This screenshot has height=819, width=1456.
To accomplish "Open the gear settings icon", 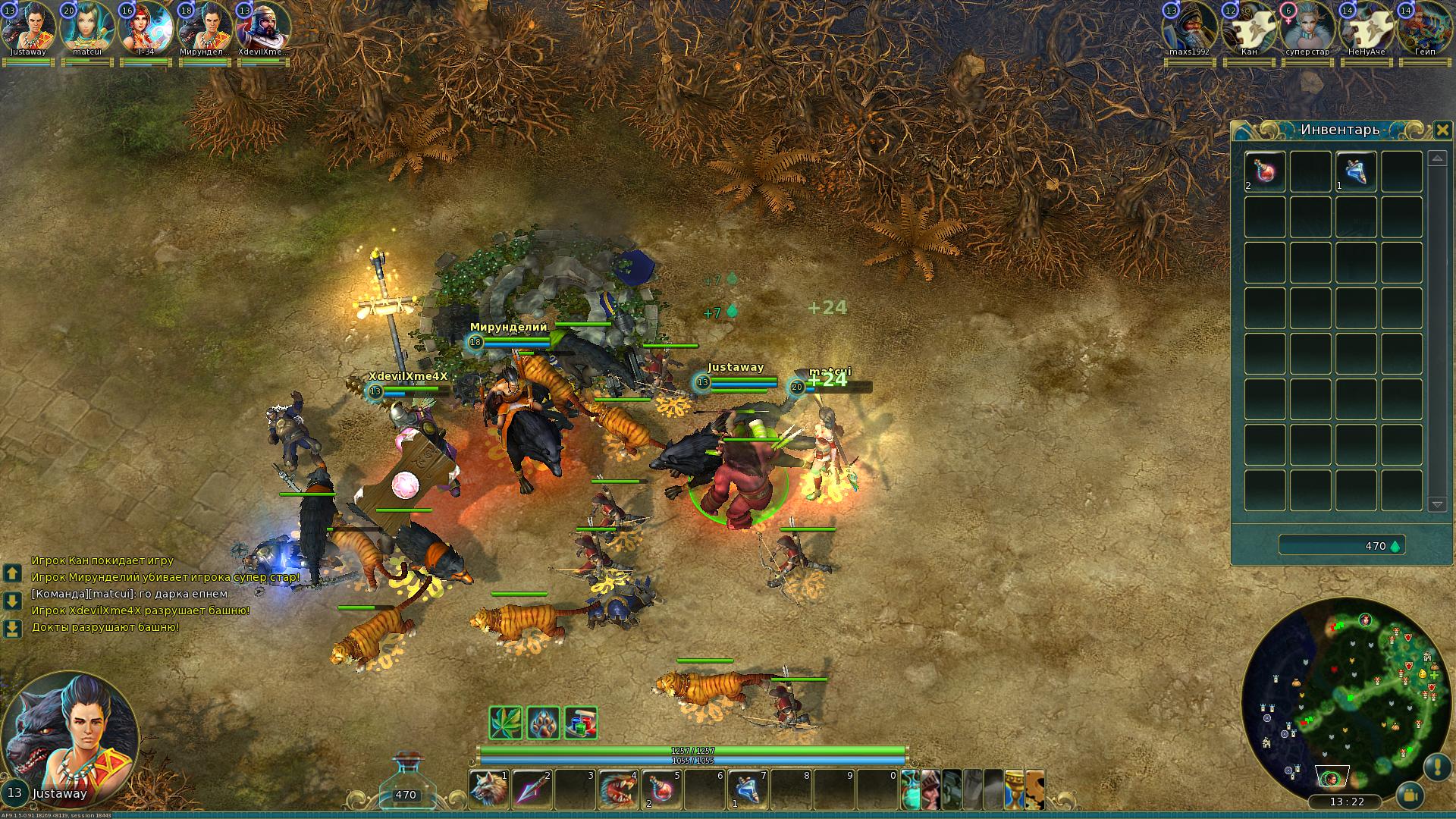I will (1035, 789).
